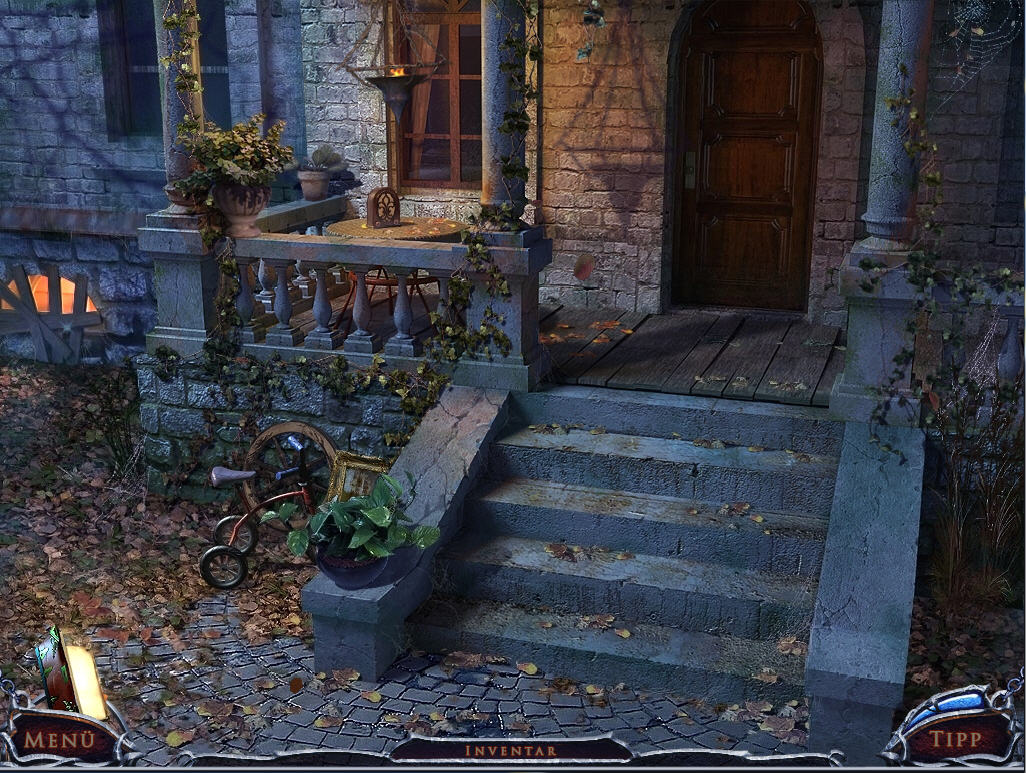This screenshot has height=773, width=1026.
Task: Use the Tipp hint button
Action: click(955, 740)
